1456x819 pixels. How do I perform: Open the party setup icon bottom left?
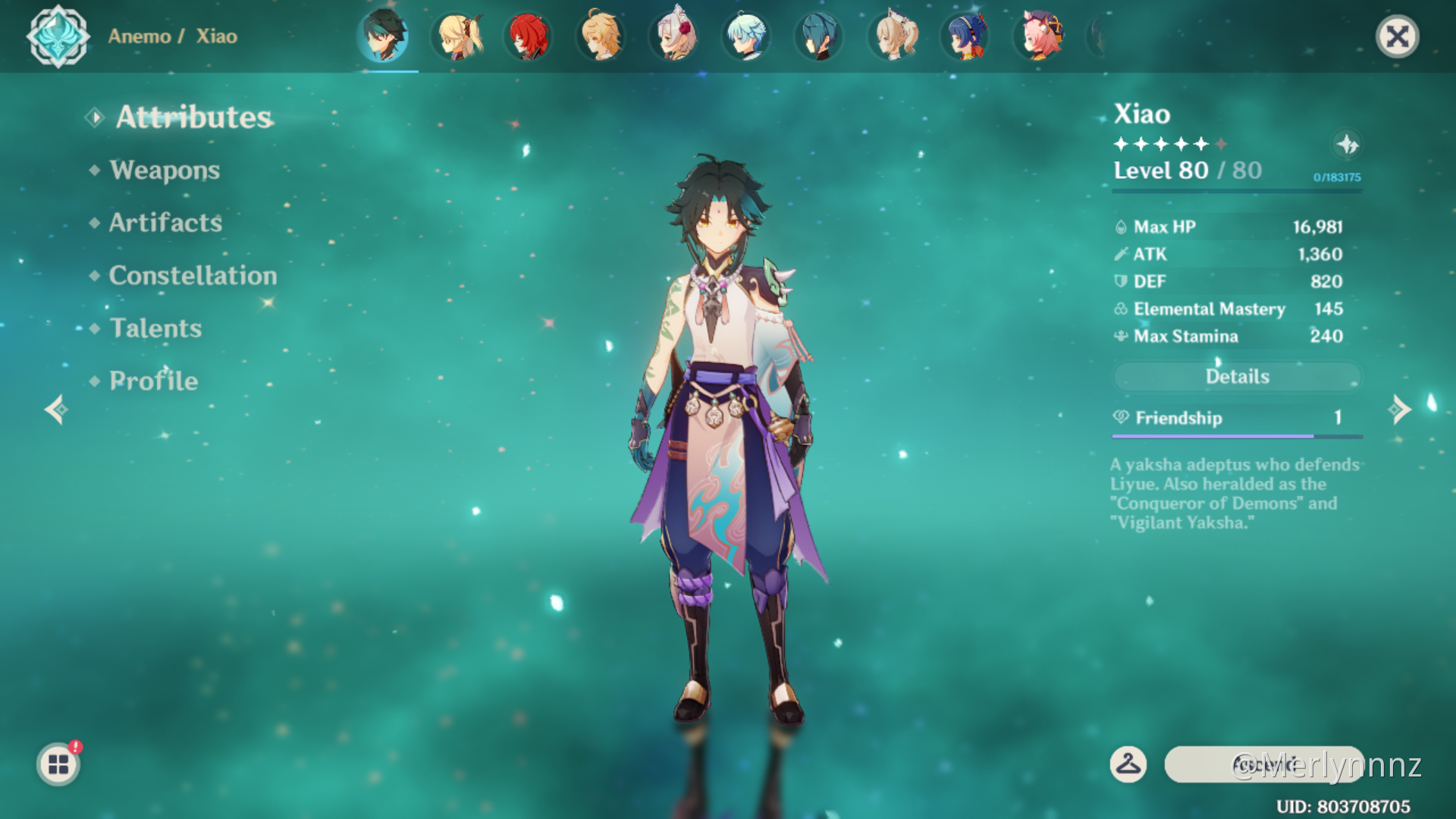[57, 764]
